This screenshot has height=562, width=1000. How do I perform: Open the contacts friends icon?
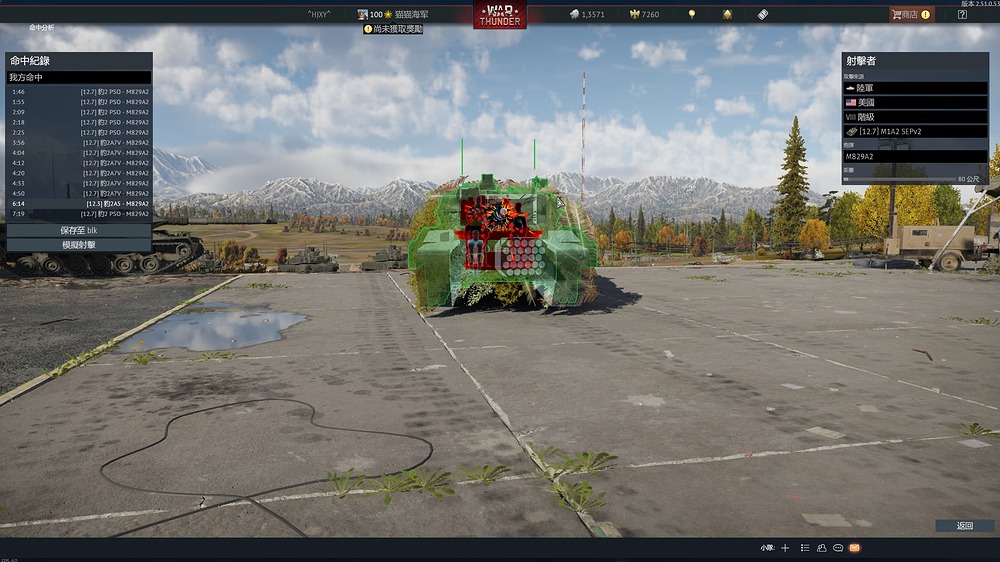[x=821, y=548]
